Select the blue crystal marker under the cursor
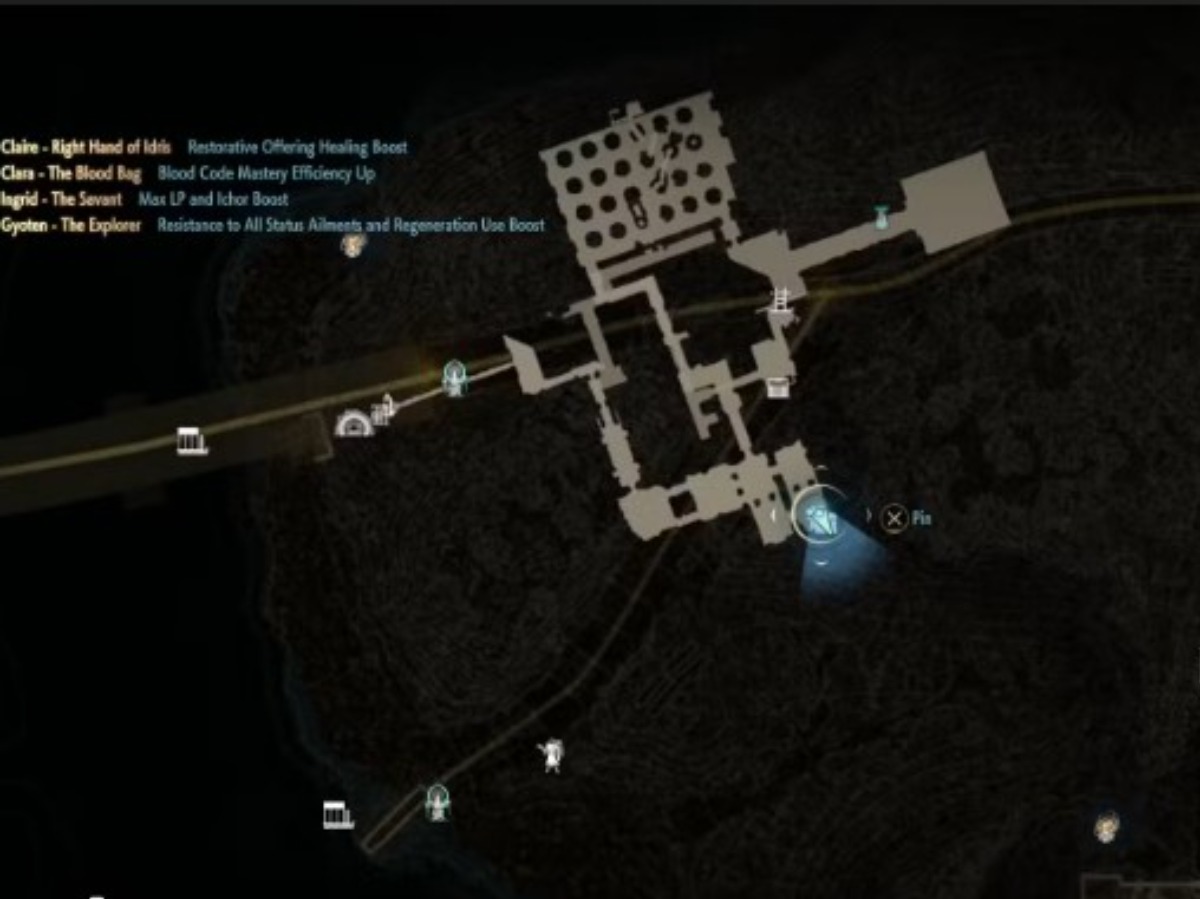Viewport: 1200px width, 899px height. pyautogui.click(x=820, y=518)
